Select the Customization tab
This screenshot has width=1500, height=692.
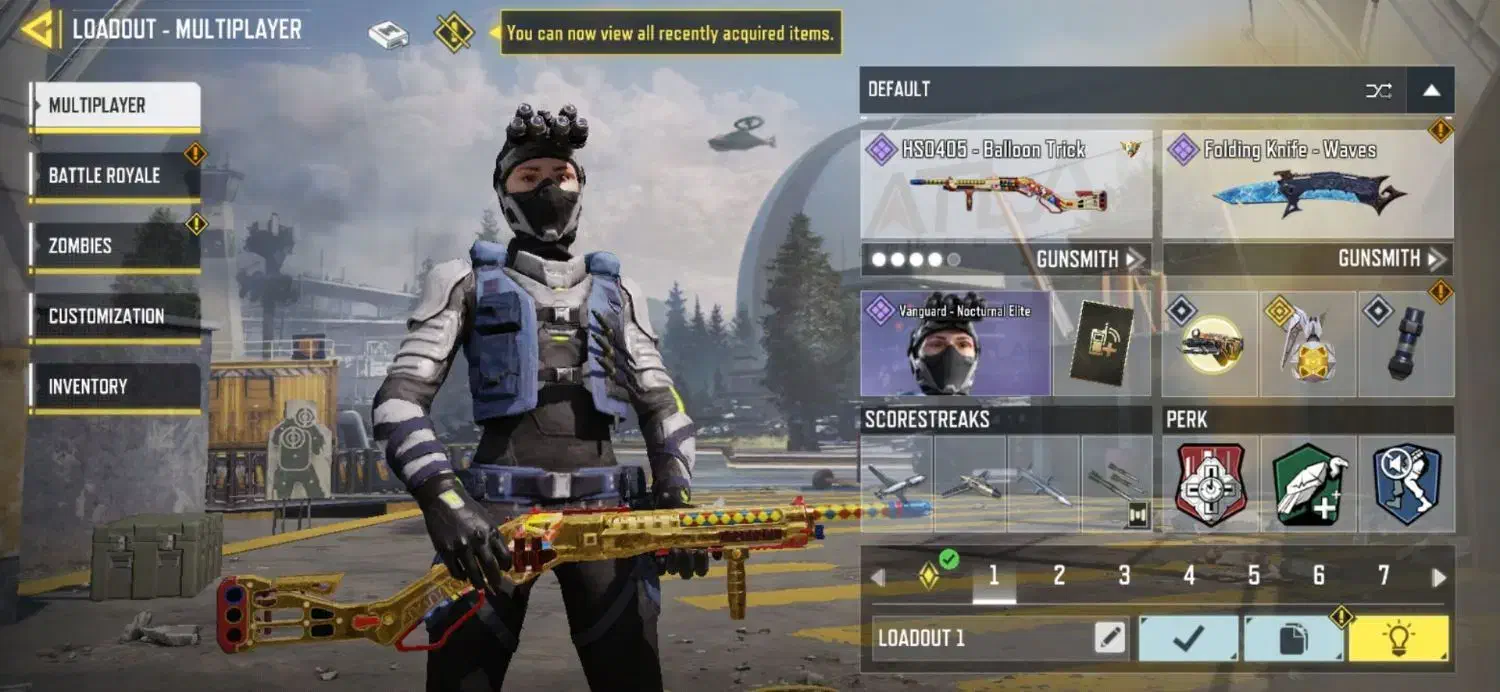[x=114, y=316]
